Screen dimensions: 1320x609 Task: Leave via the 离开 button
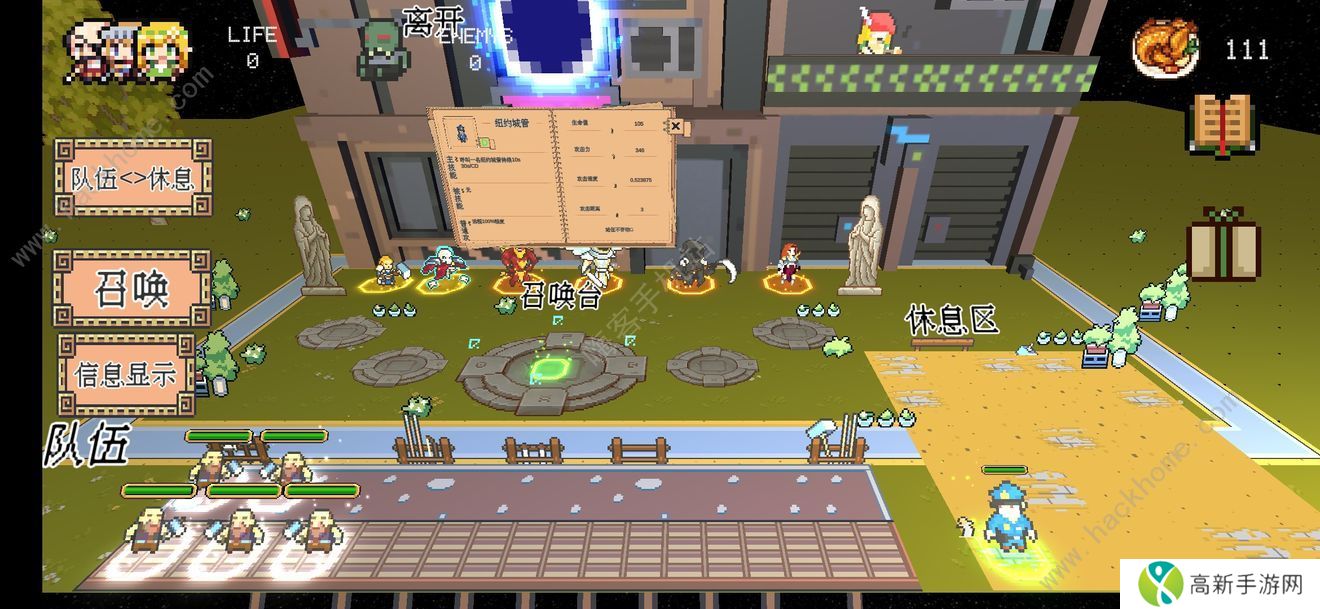click(434, 22)
